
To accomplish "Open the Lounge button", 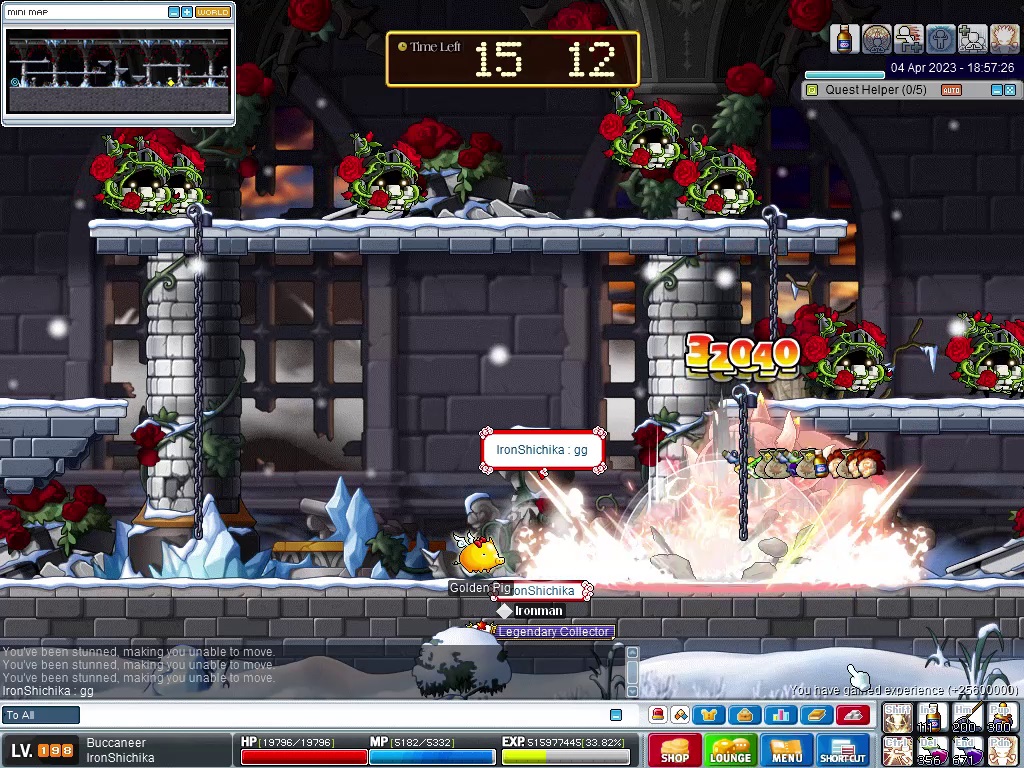I will (x=730, y=750).
